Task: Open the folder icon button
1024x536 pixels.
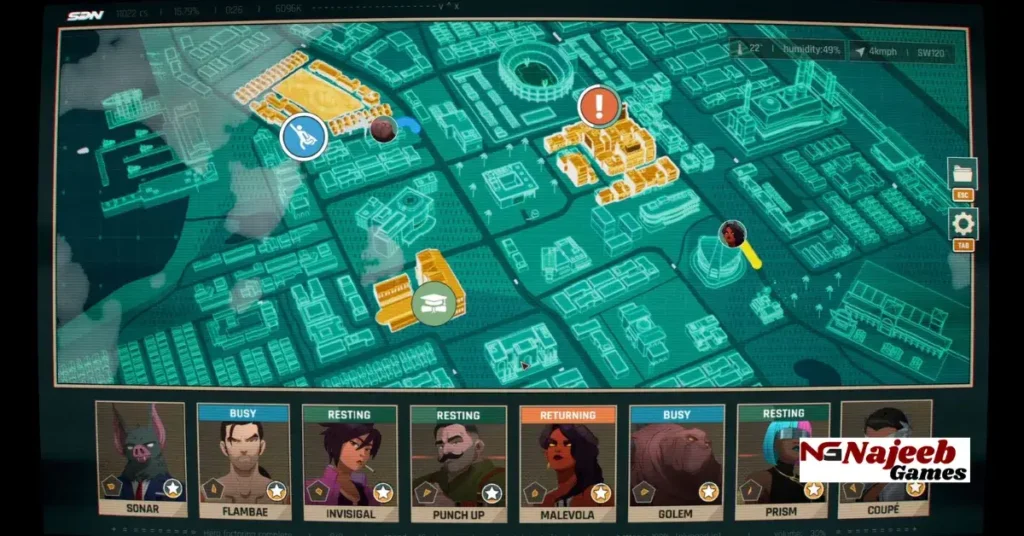Action: click(963, 174)
